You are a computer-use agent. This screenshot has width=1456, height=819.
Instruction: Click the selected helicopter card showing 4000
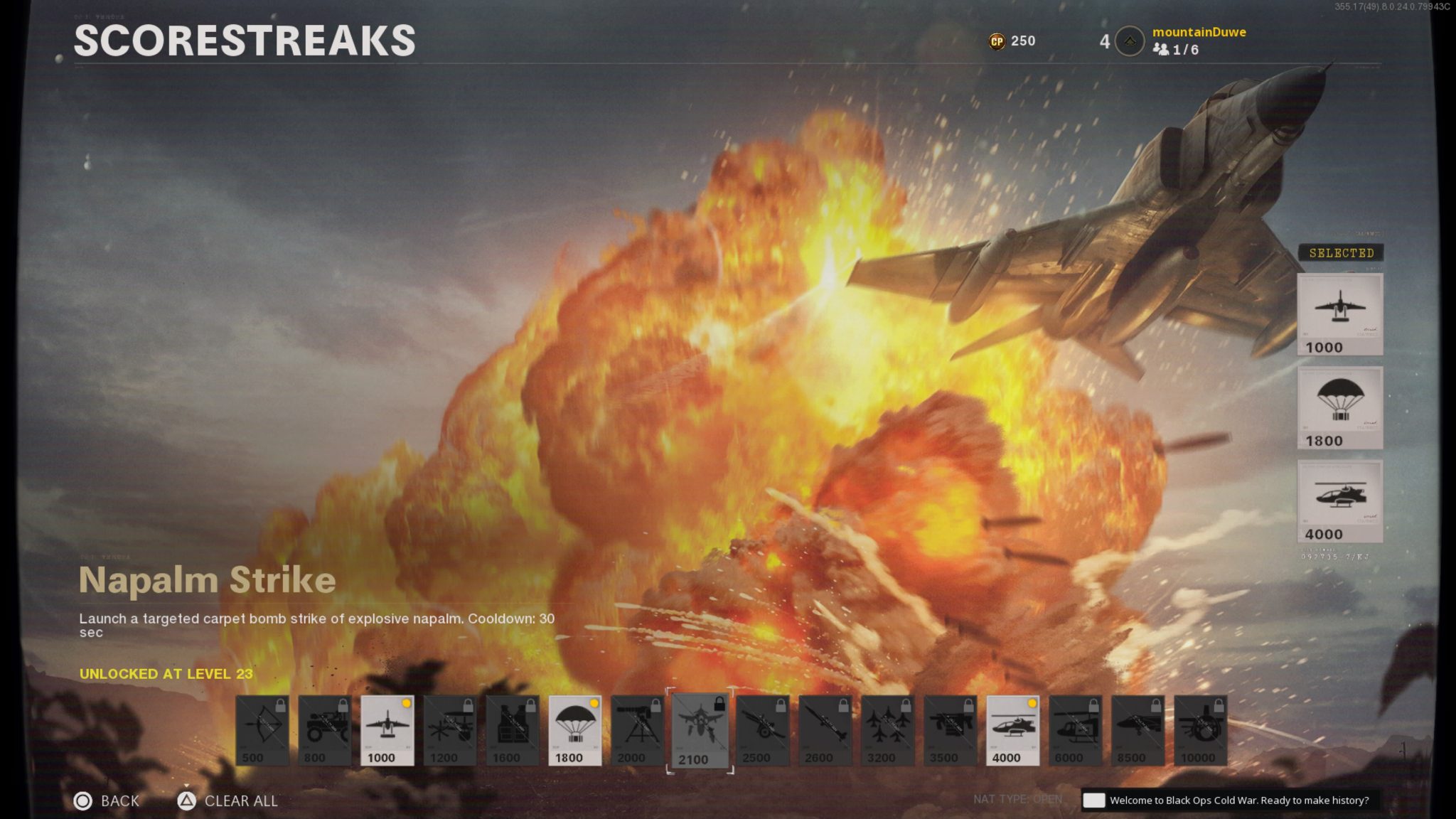[1339, 500]
